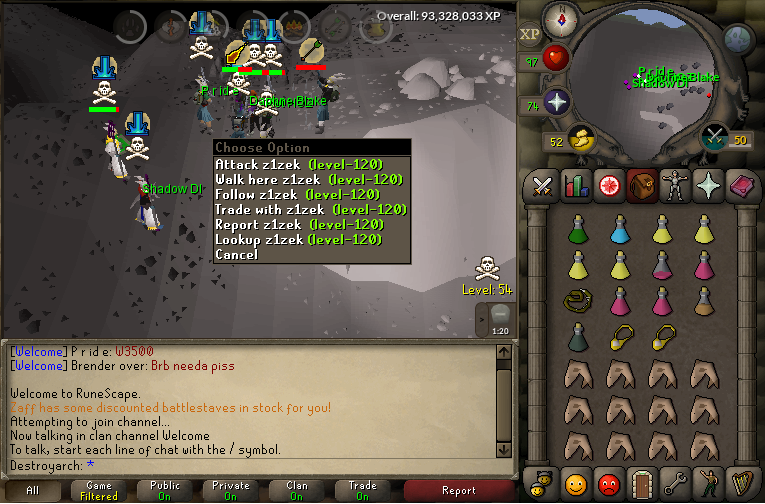
Task: Open the Combat Options tab with crossed swords
Action: 543,186
